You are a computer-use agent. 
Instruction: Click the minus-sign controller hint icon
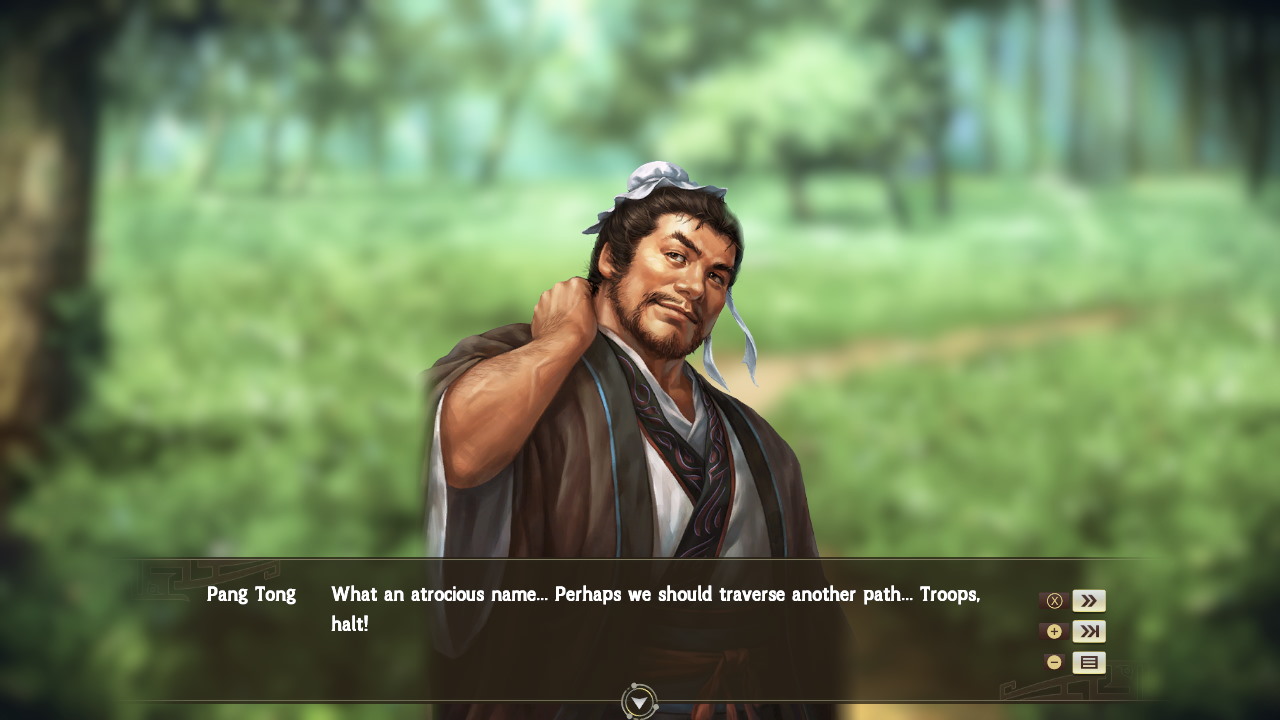tap(1054, 662)
